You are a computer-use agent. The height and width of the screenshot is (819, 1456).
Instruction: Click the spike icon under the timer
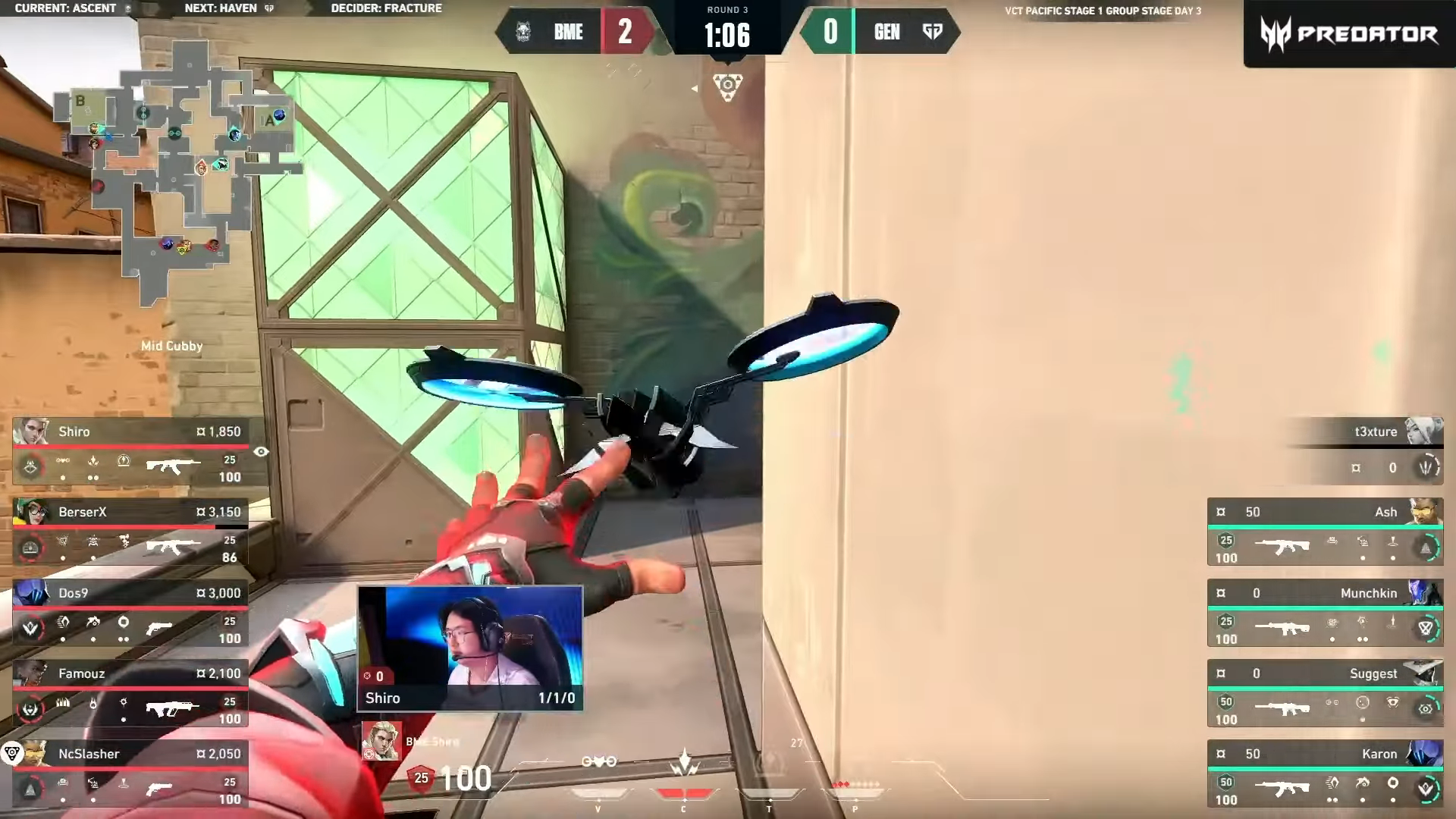point(727,86)
